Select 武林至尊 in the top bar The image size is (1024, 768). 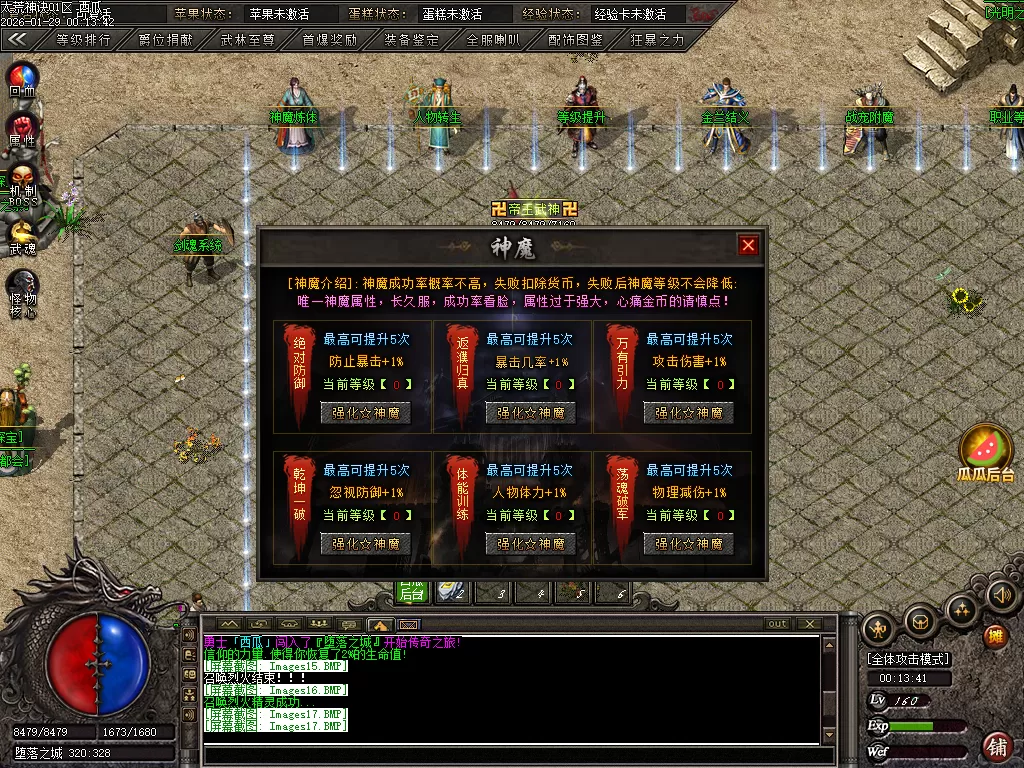(247, 40)
